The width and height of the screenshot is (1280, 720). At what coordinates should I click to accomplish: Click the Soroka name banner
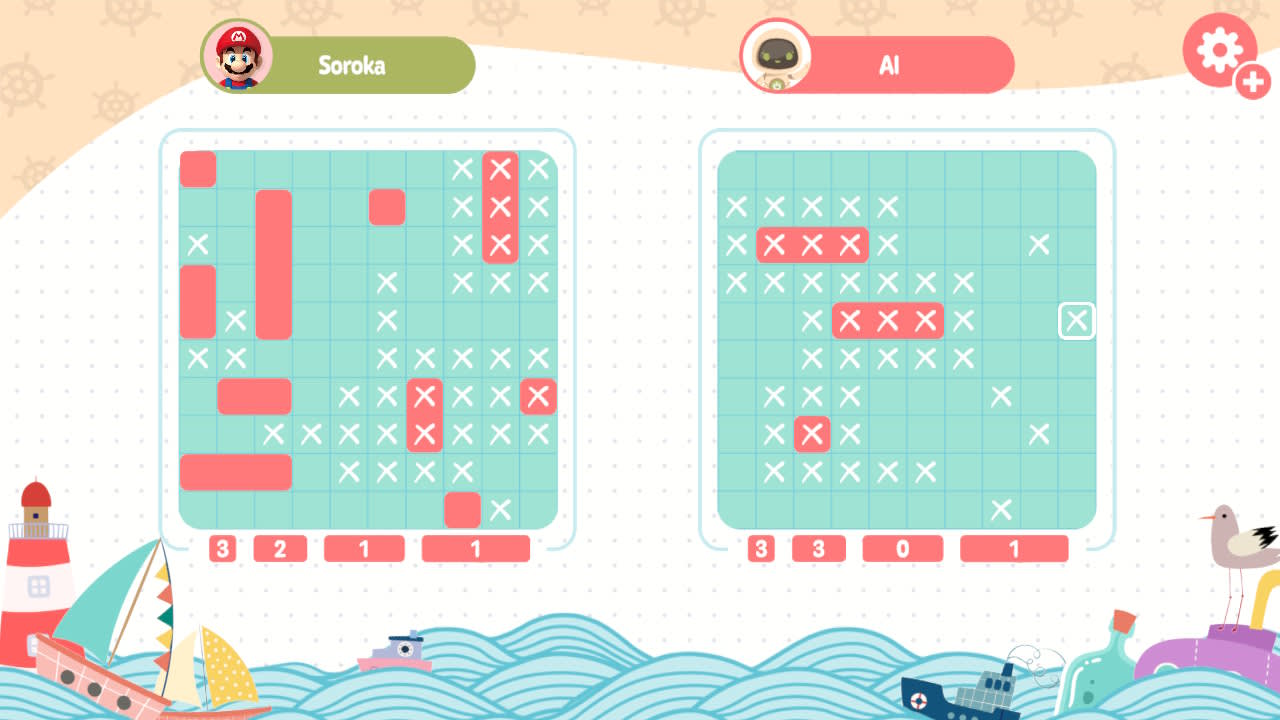360,65
